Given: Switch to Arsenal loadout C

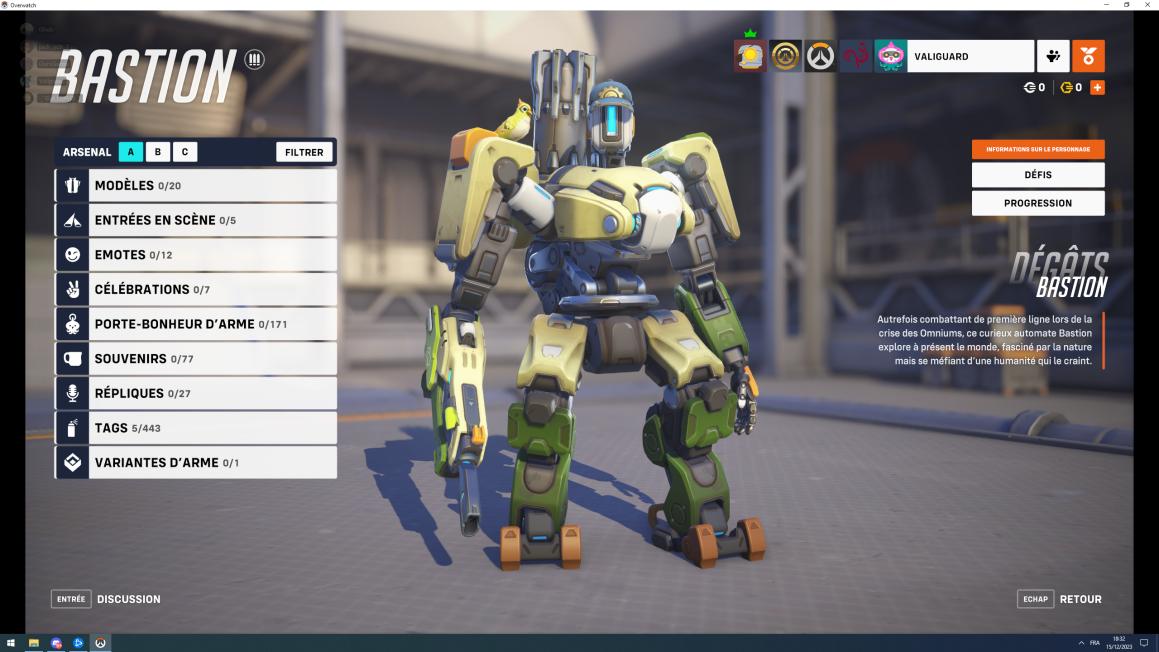Looking at the screenshot, I should click(x=185, y=152).
